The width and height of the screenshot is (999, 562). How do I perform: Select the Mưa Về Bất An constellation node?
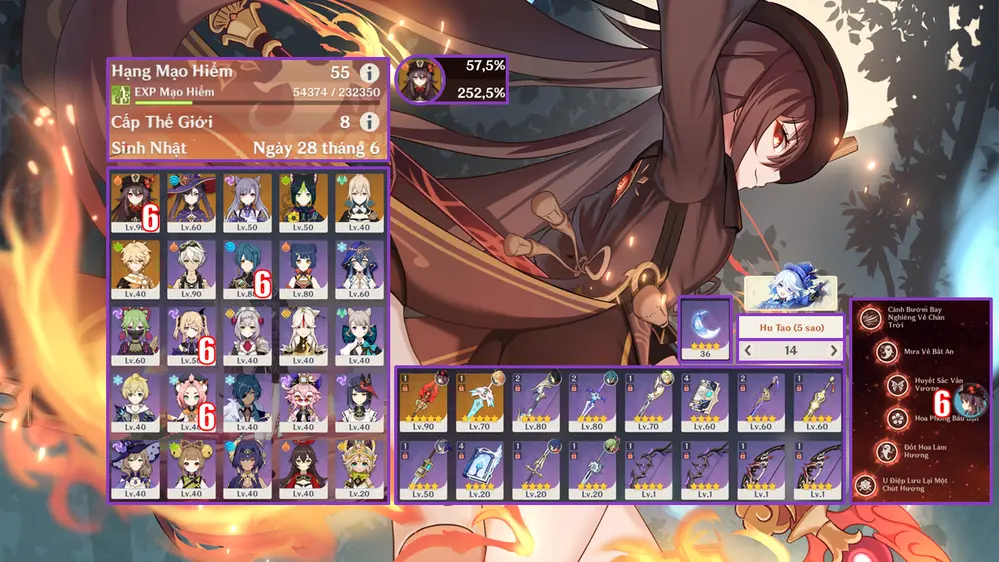tap(884, 352)
